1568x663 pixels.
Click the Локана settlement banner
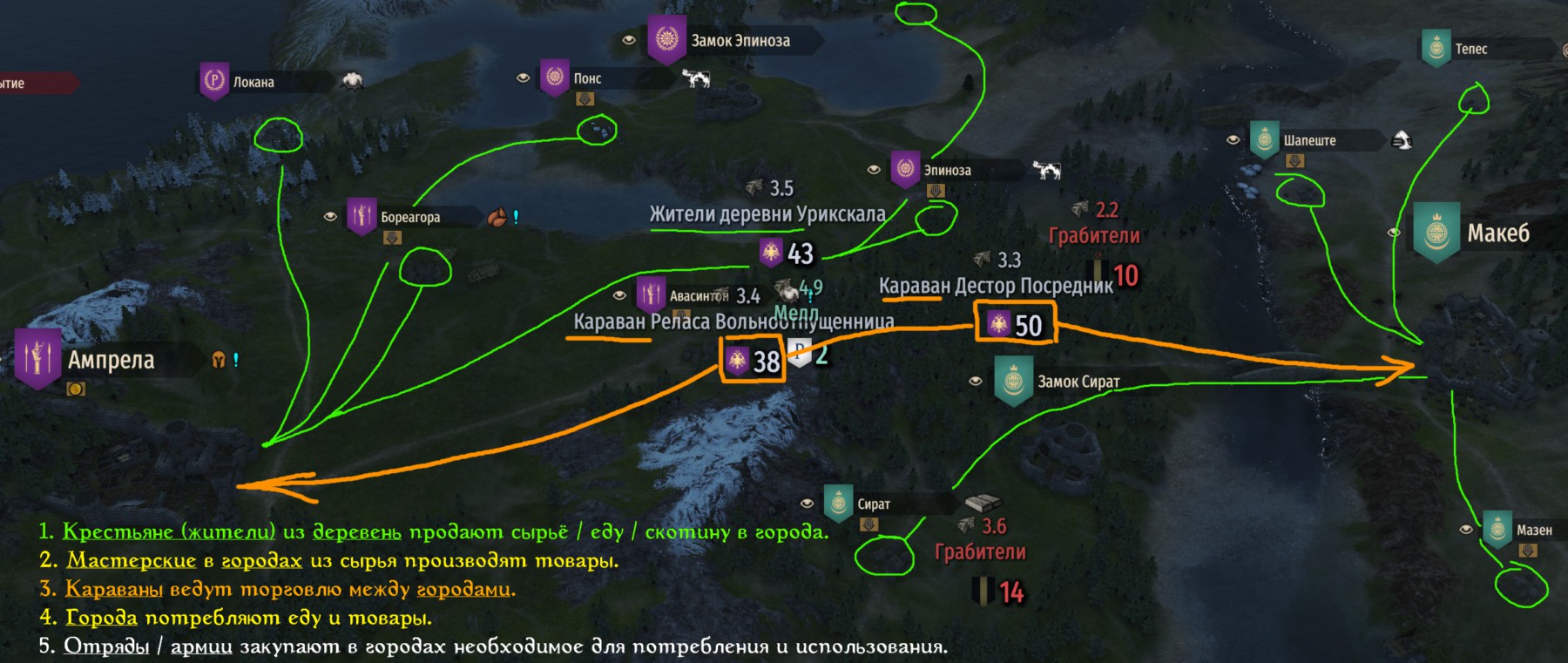[214, 82]
